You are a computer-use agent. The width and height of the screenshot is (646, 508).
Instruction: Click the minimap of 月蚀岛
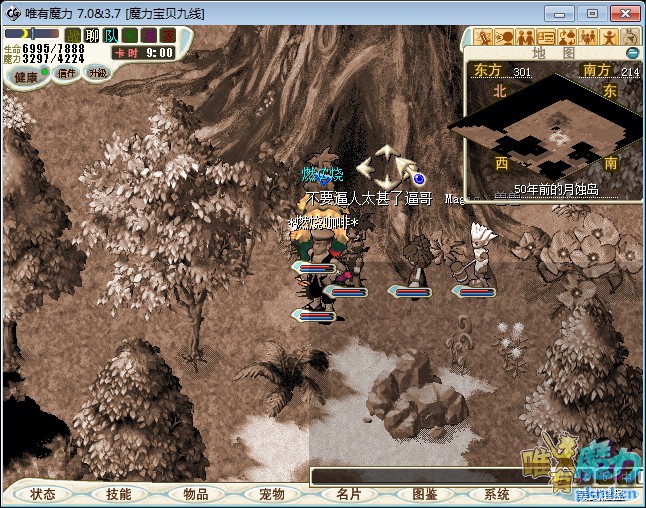click(x=552, y=130)
